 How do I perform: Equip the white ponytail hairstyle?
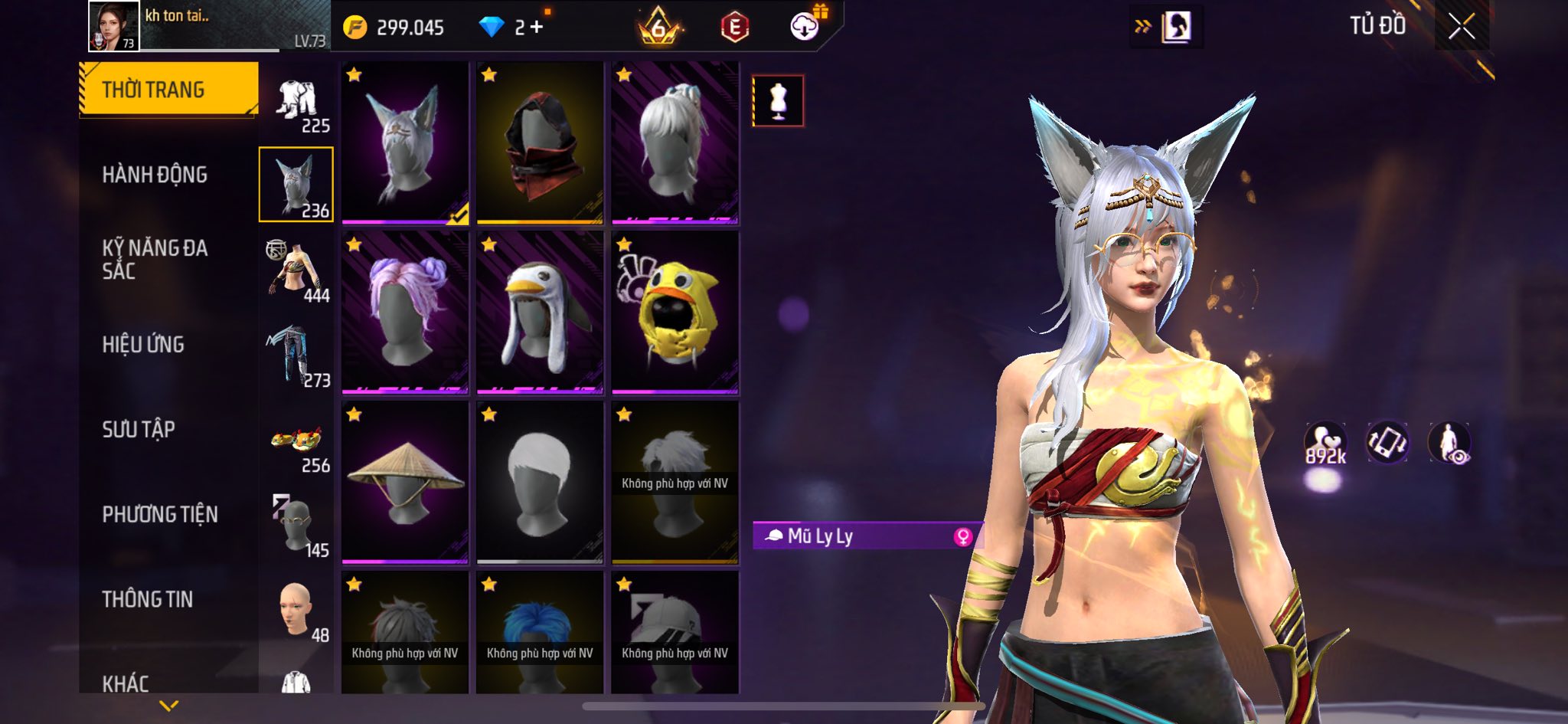[x=675, y=143]
